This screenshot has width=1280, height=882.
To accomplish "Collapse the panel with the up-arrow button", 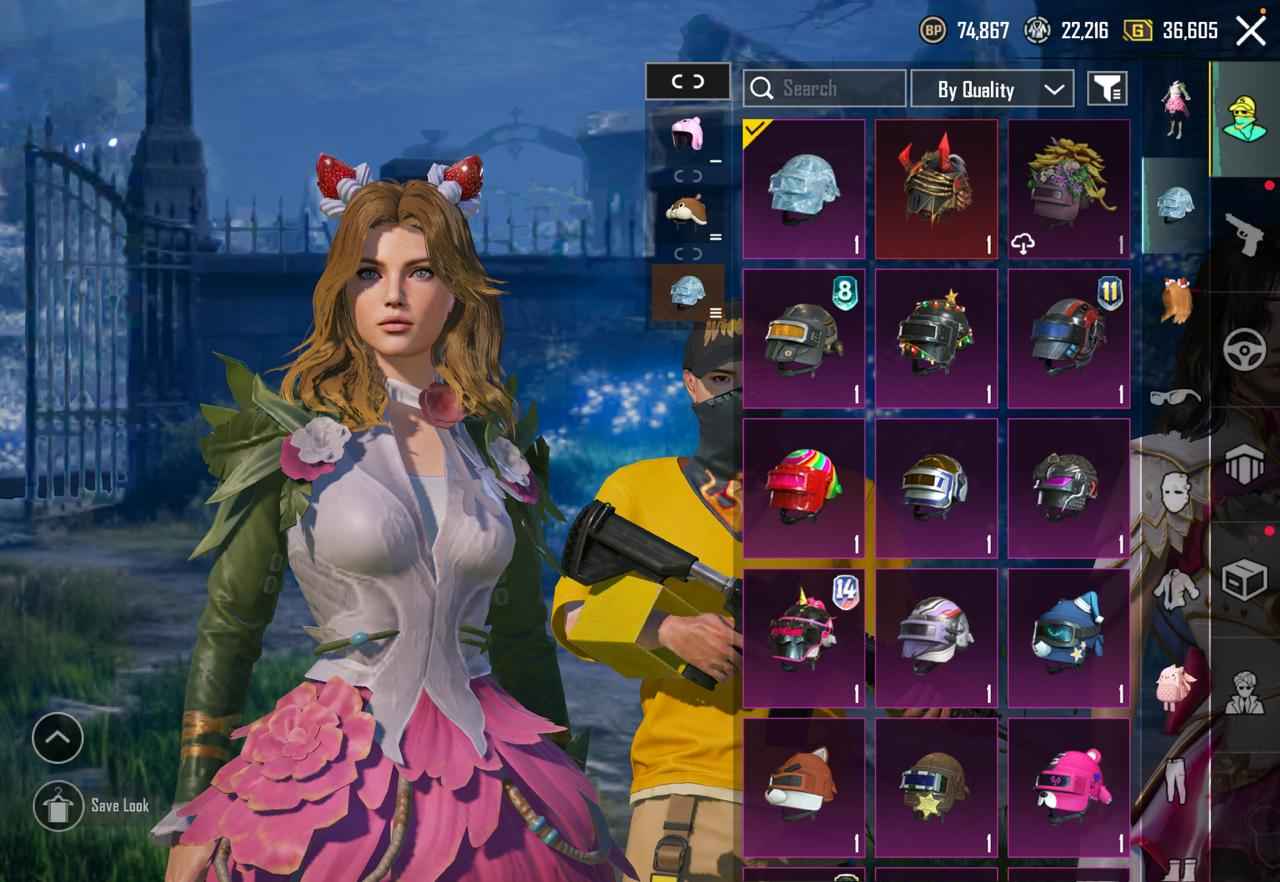I will [x=58, y=739].
